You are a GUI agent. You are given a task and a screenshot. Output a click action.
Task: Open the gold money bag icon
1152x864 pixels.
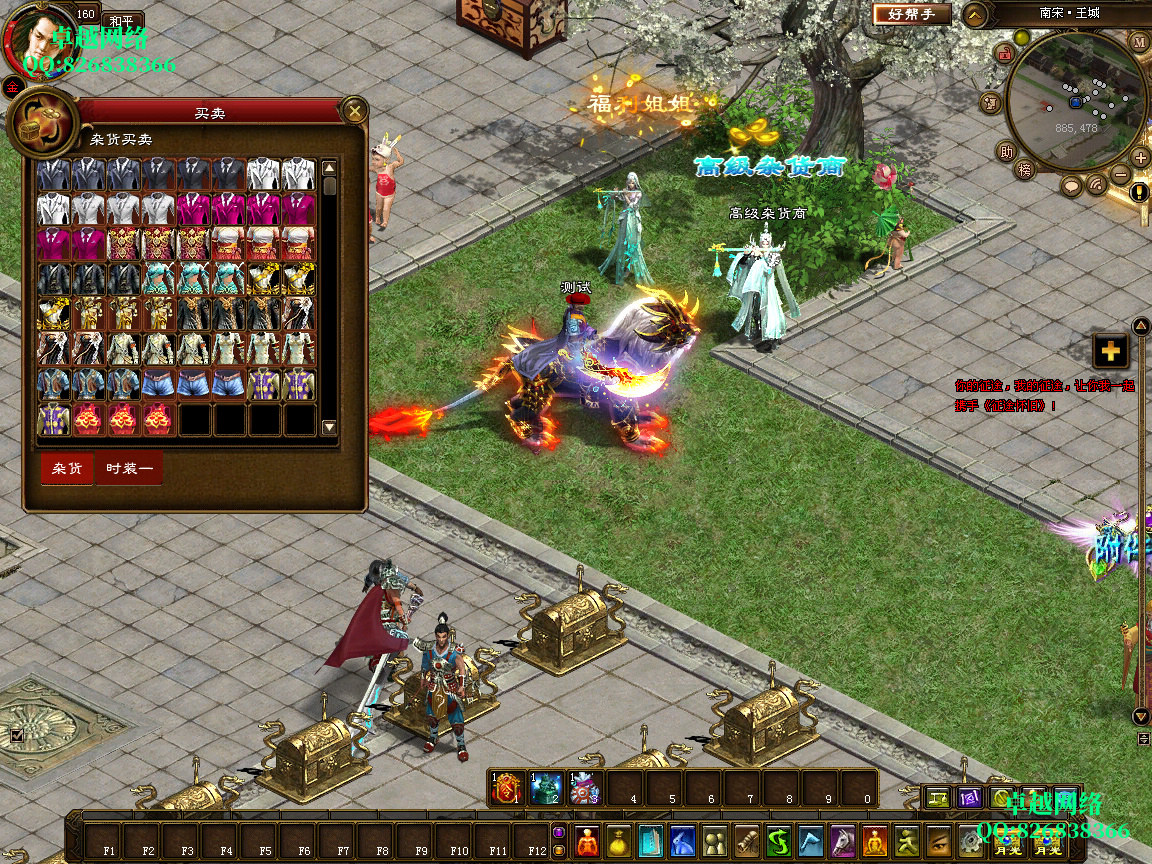(619, 841)
